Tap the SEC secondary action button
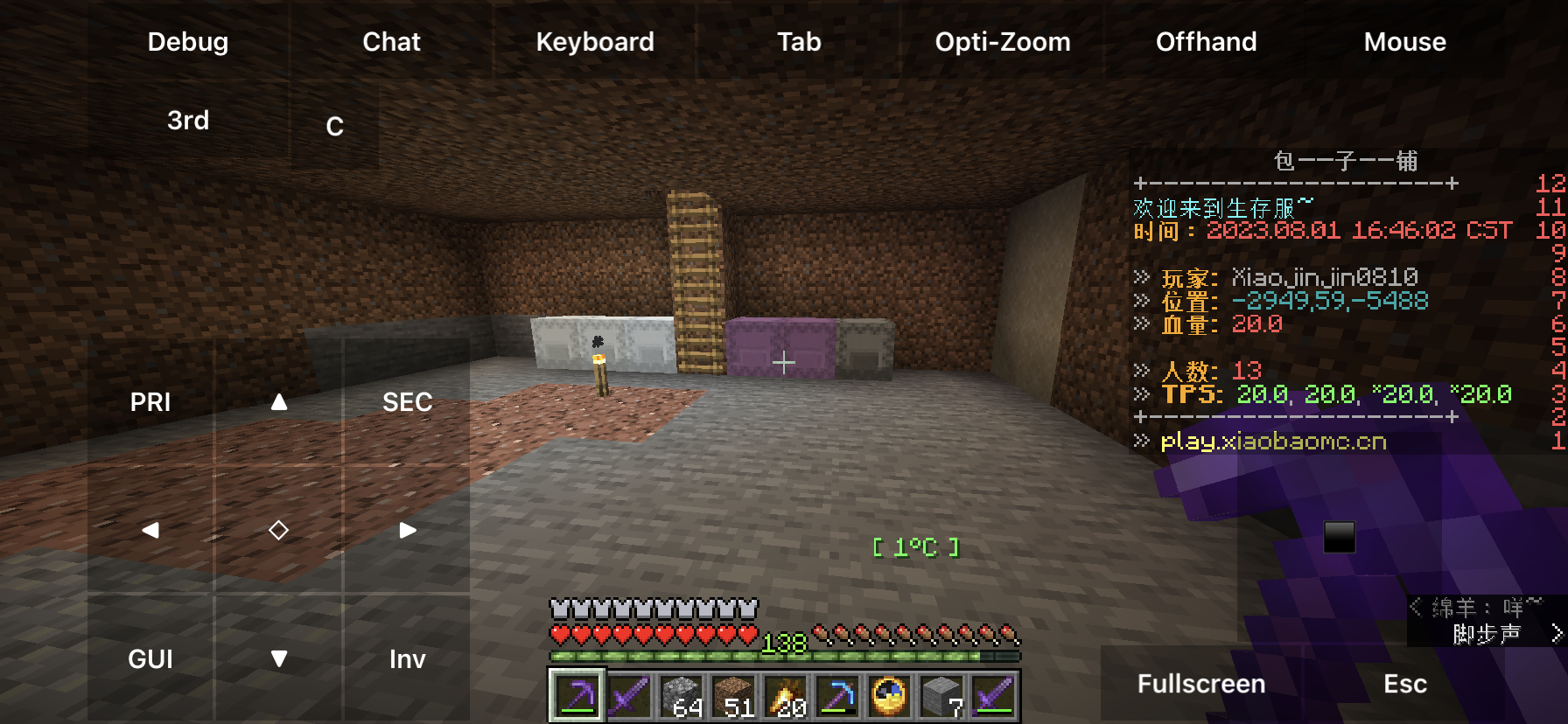Screen dimensions: 1568x724 coord(407,402)
